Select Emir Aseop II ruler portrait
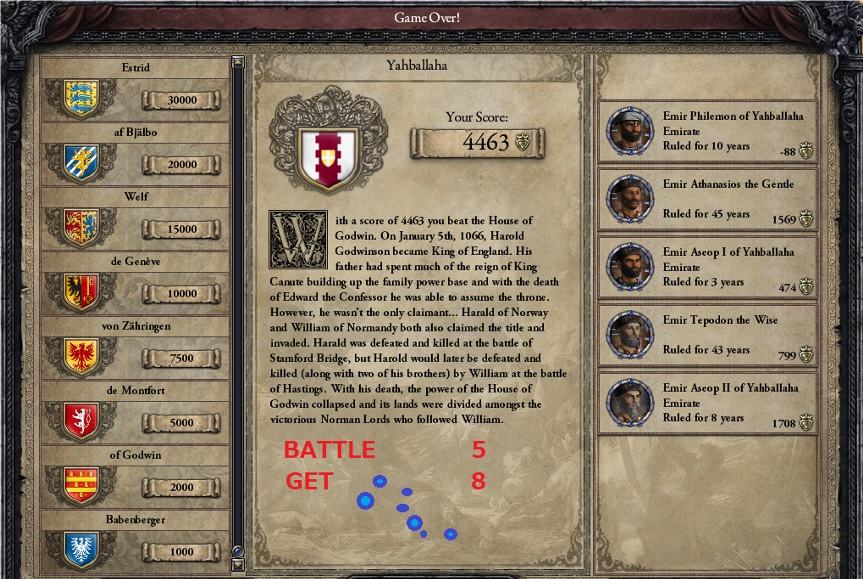The image size is (863, 579). coord(631,403)
